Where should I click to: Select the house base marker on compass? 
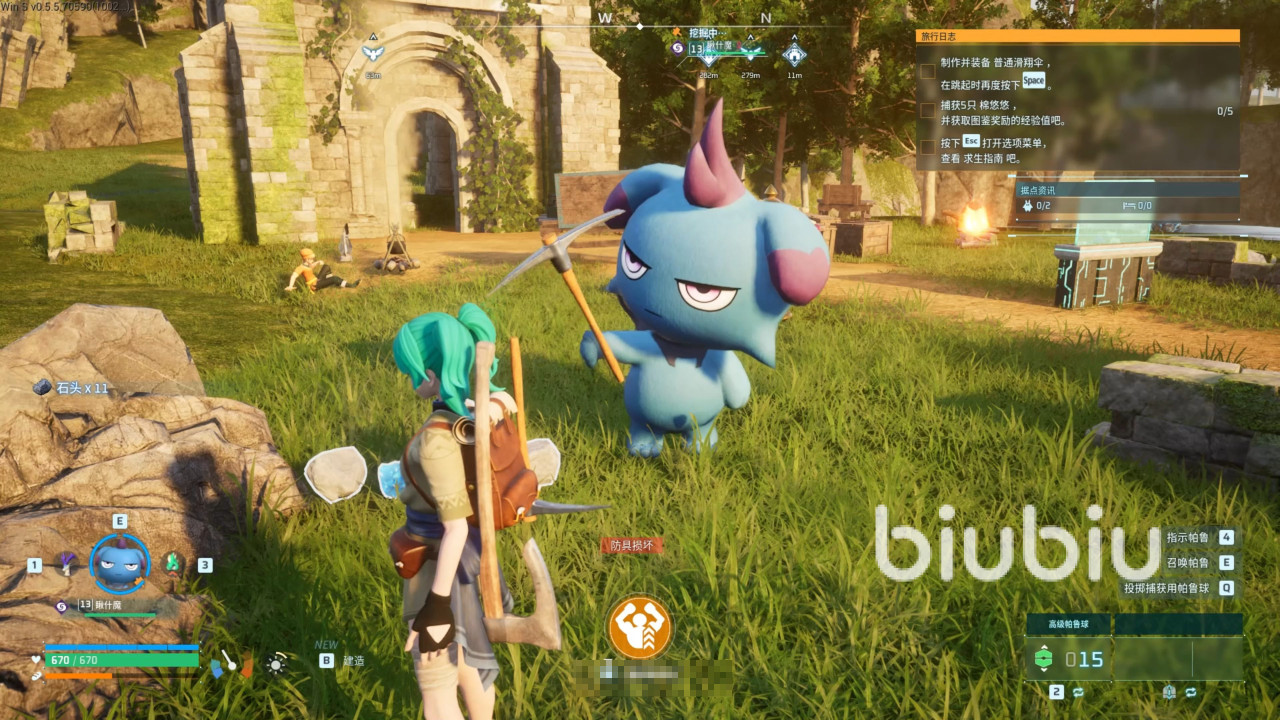tap(794, 53)
